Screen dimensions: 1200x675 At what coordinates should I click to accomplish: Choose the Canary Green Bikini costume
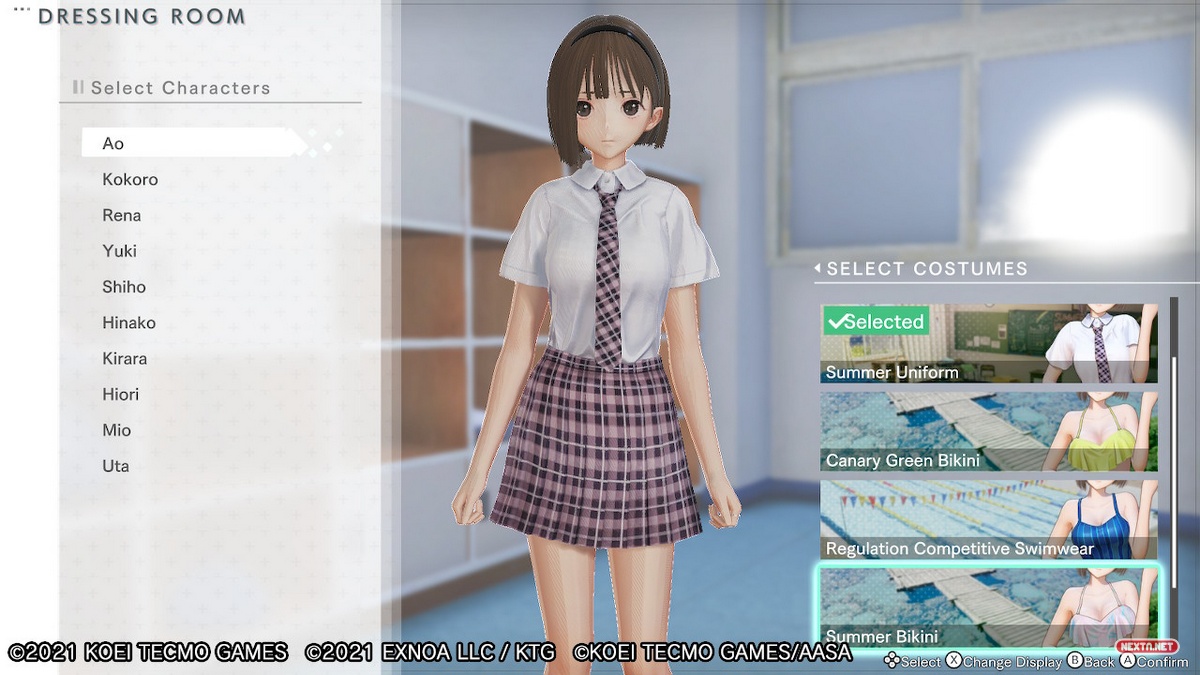[x=988, y=432]
